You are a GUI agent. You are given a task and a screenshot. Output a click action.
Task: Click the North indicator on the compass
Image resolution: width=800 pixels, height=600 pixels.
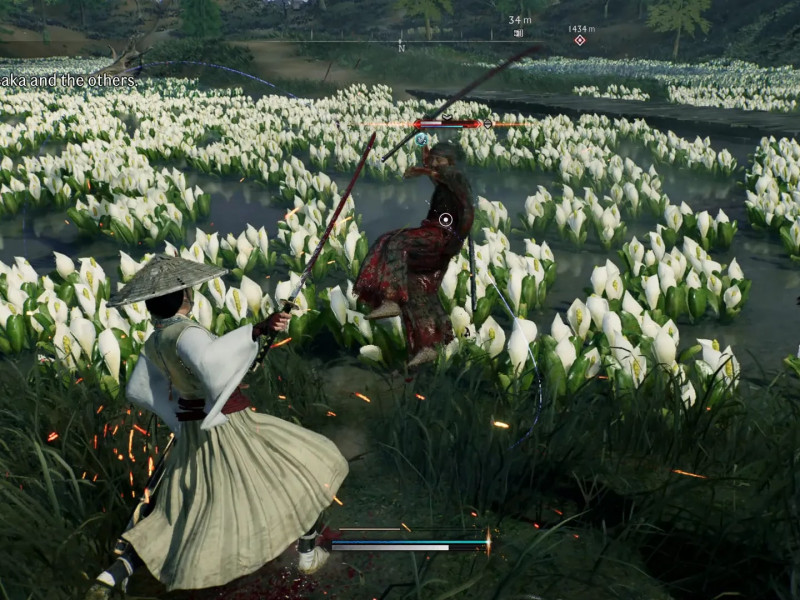(x=401, y=47)
